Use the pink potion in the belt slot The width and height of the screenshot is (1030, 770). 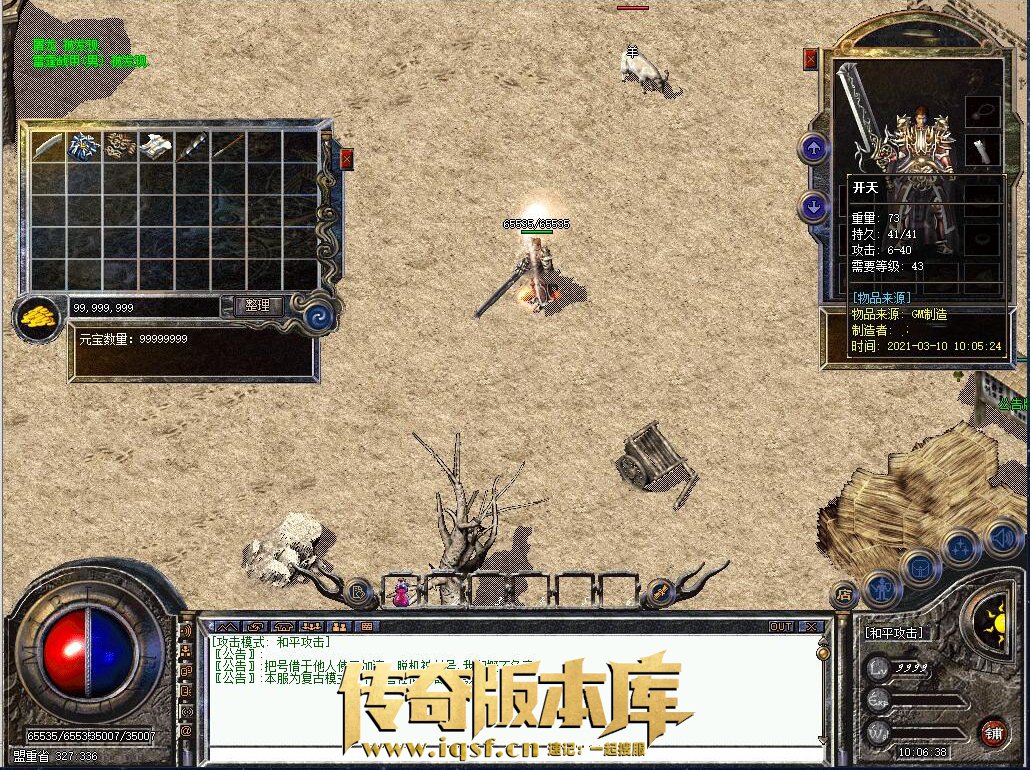[x=400, y=592]
